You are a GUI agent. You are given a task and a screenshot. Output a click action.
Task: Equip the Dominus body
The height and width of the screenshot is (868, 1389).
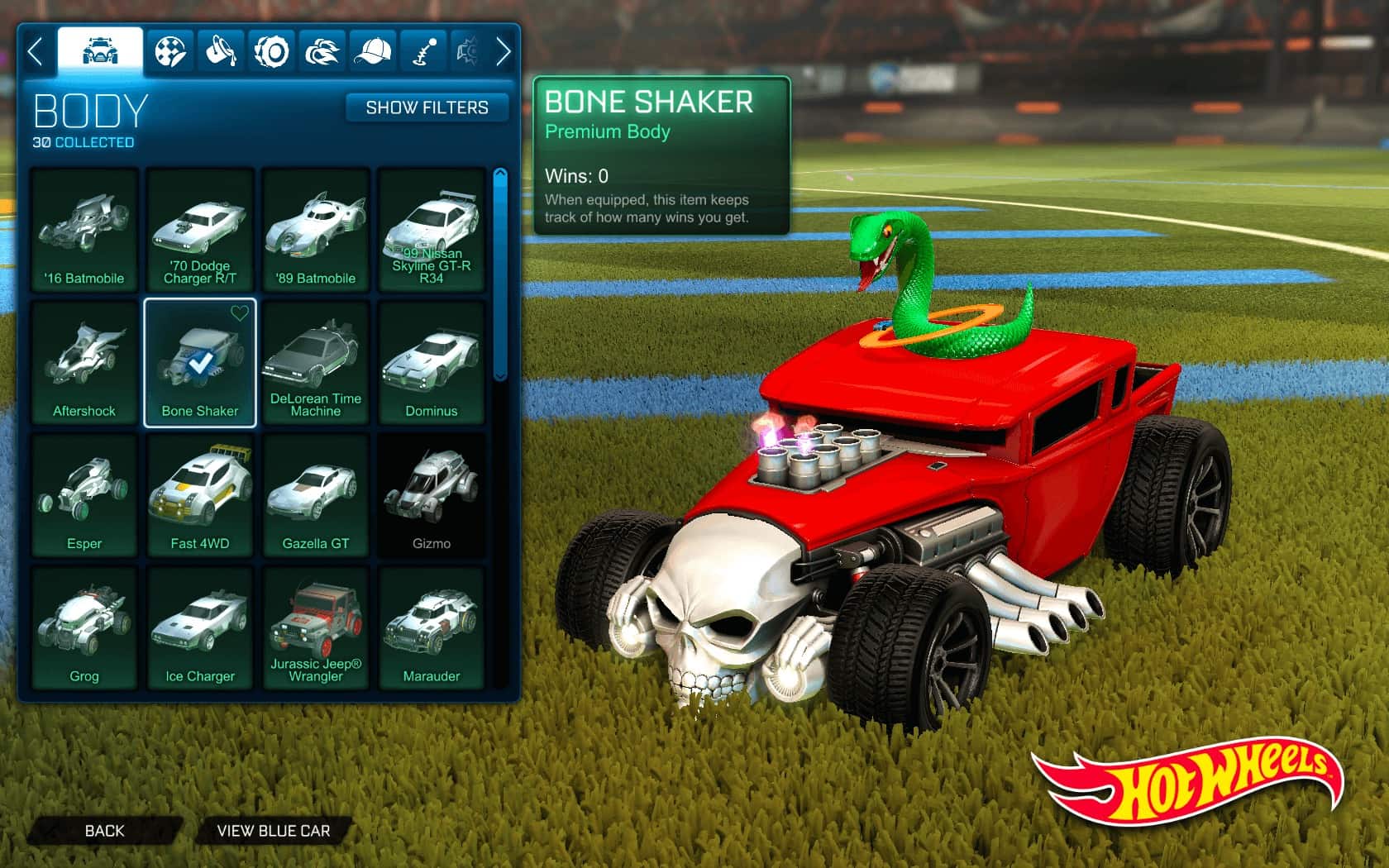pos(432,363)
